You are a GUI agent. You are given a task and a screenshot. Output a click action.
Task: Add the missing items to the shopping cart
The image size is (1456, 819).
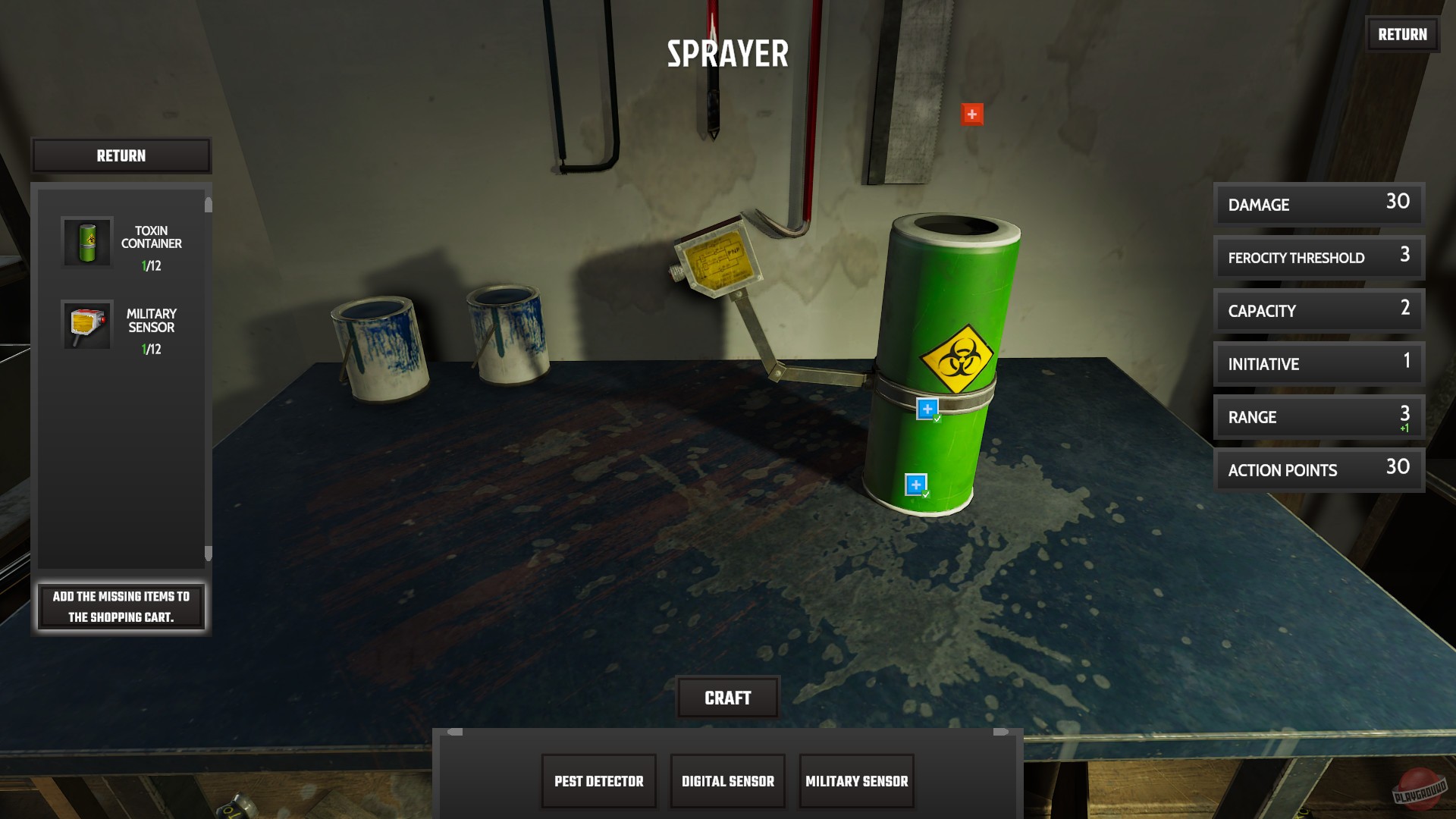tap(121, 607)
